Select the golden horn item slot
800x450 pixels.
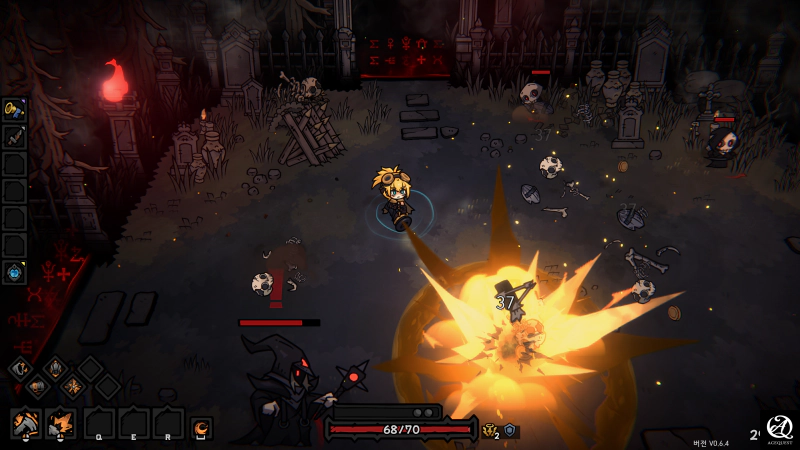14,109
